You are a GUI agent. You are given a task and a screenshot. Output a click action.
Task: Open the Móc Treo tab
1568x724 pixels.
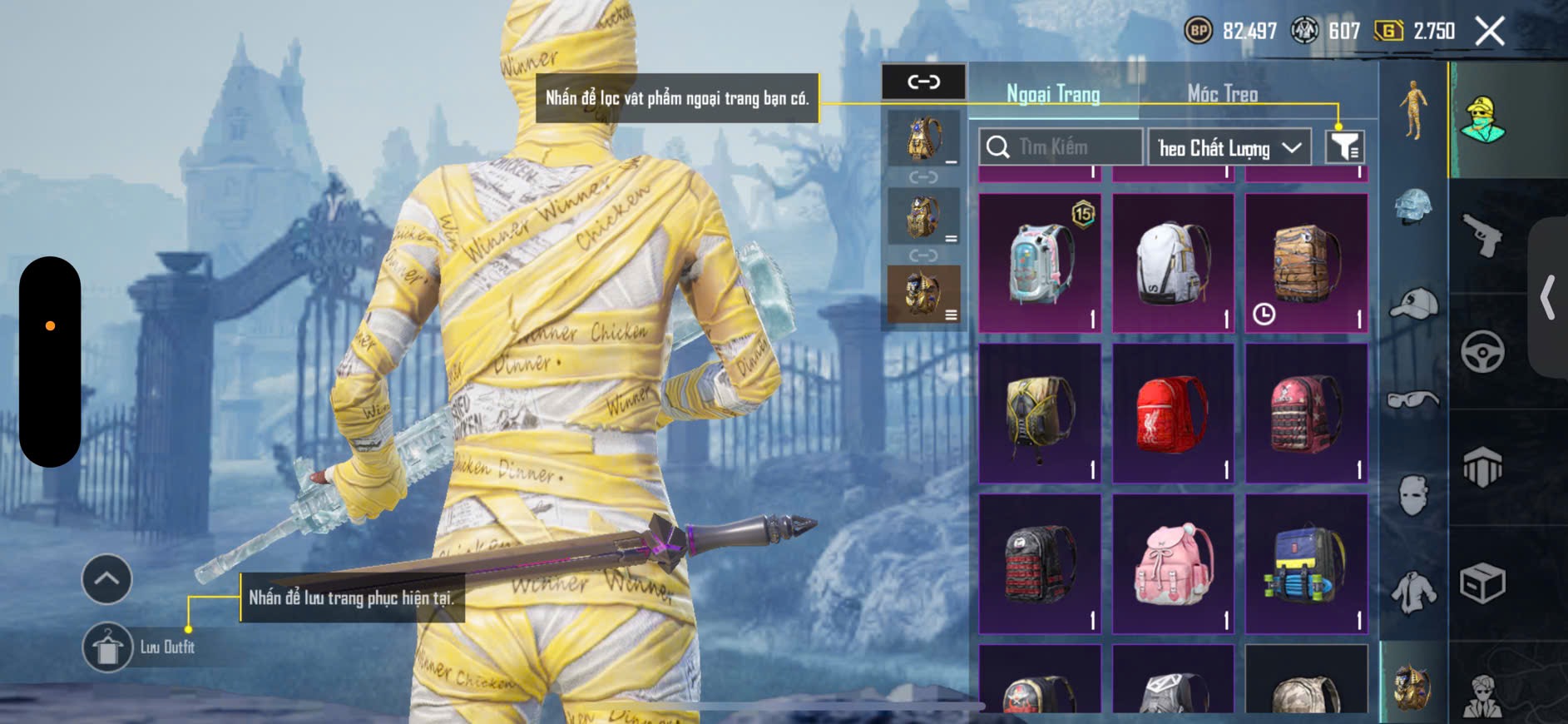[1222, 94]
